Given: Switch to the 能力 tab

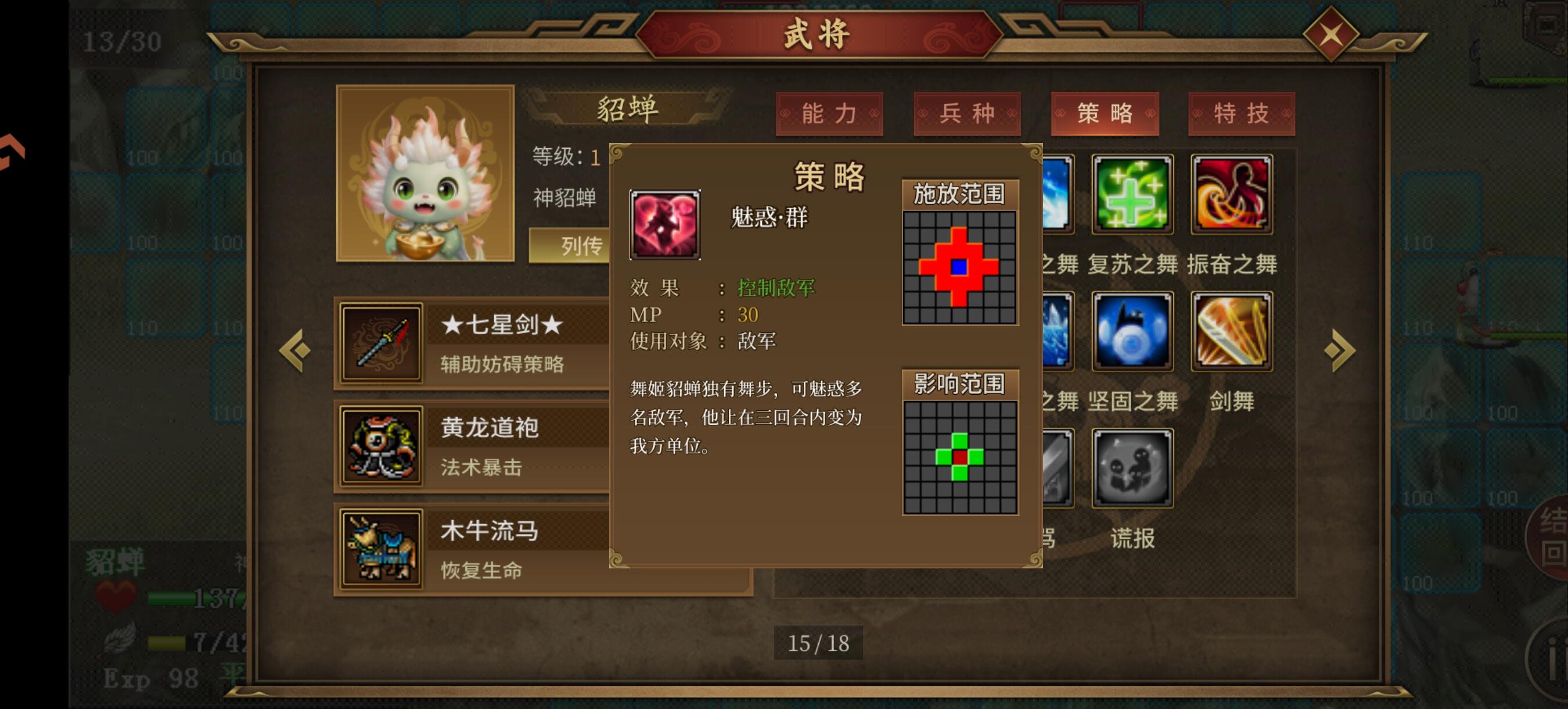Looking at the screenshot, I should pyautogui.click(x=831, y=113).
